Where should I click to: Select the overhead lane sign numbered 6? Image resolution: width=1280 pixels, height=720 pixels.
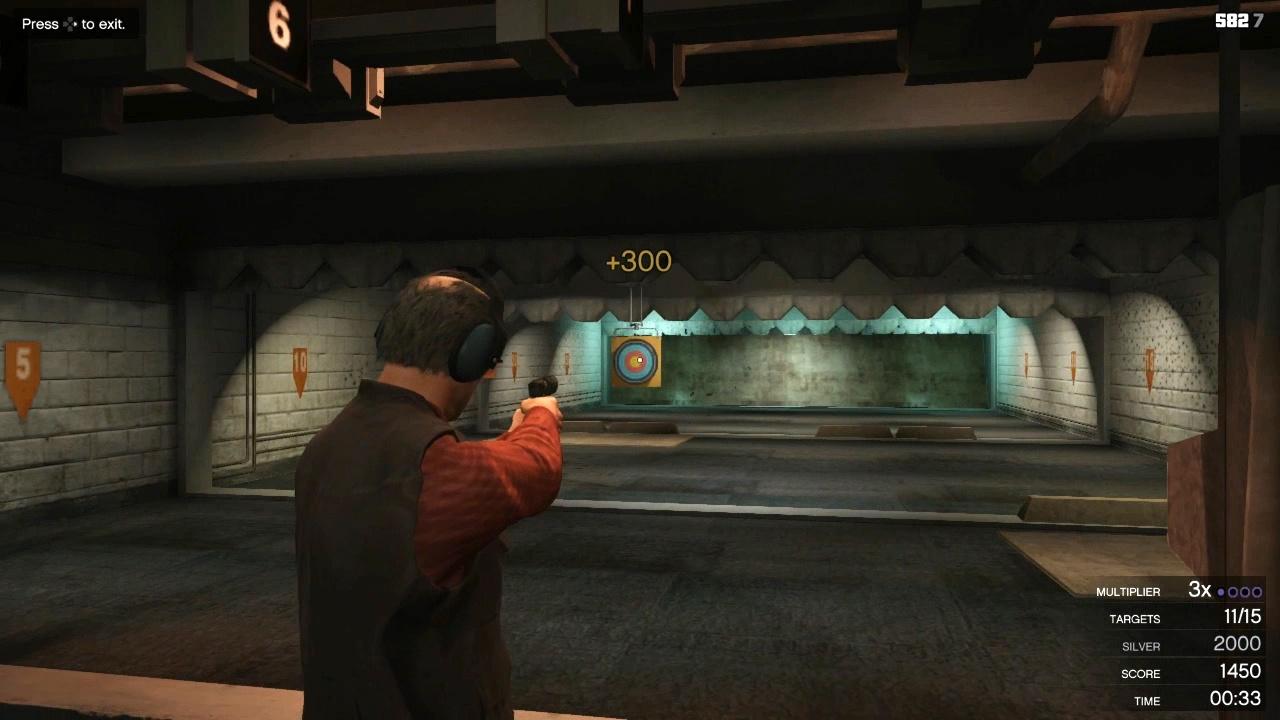(x=277, y=21)
